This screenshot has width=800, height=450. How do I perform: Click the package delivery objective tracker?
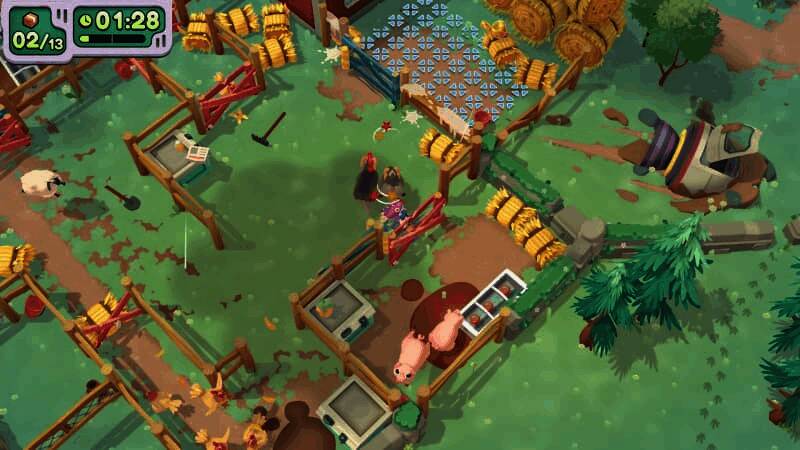(37, 30)
